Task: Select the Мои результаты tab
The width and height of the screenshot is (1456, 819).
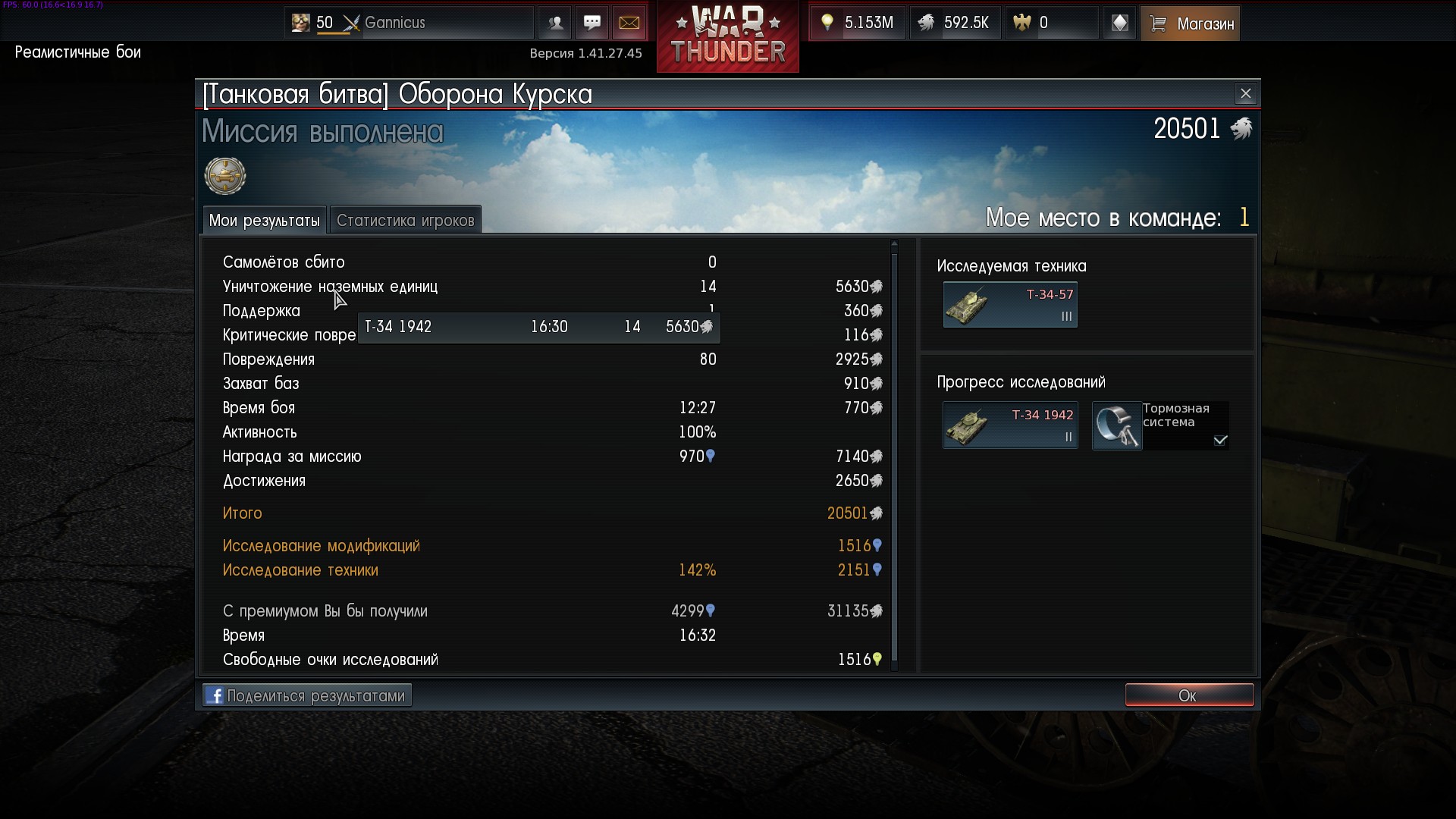Action: tap(264, 221)
